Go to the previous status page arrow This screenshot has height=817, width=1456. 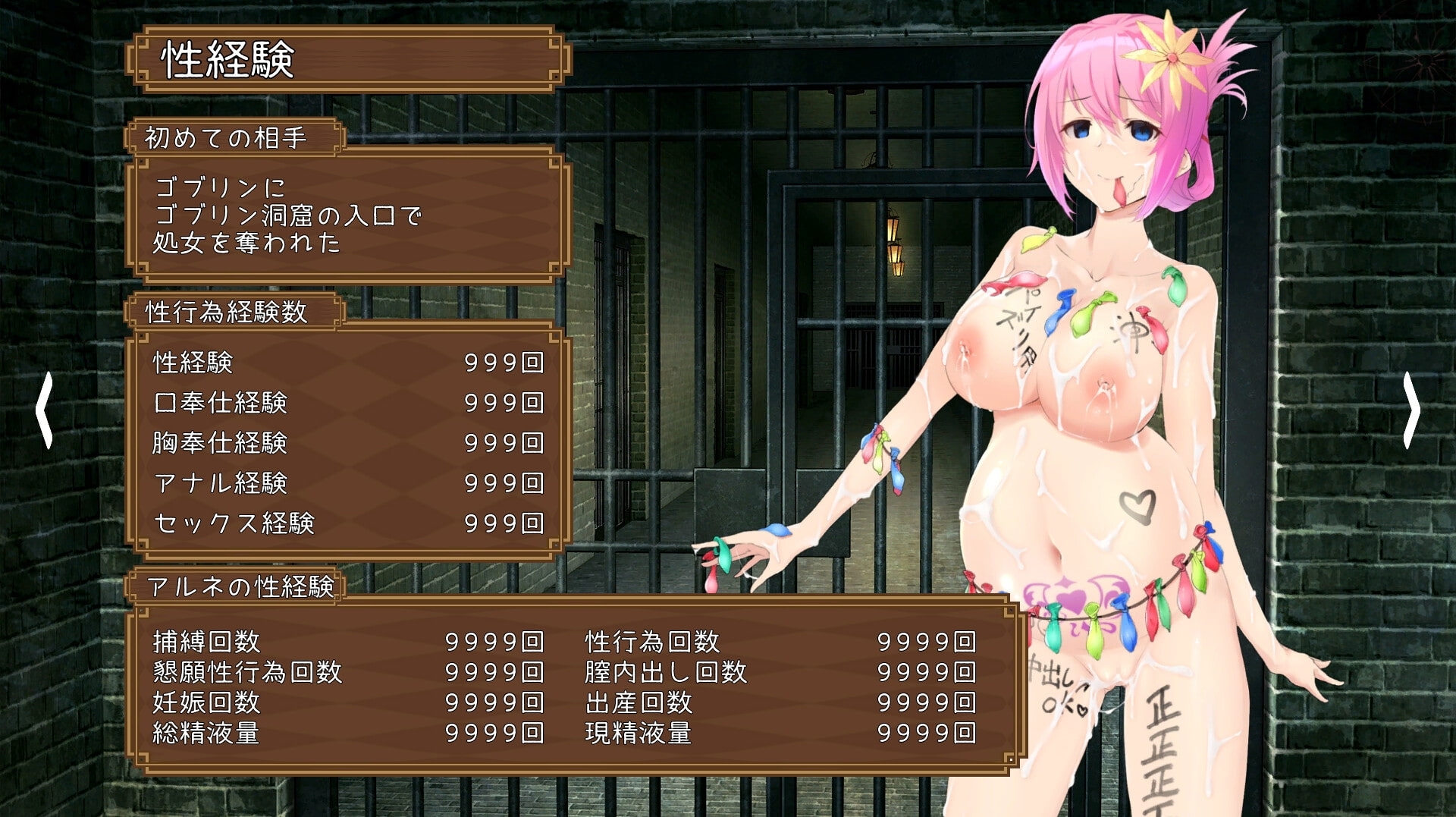pyautogui.click(x=45, y=410)
